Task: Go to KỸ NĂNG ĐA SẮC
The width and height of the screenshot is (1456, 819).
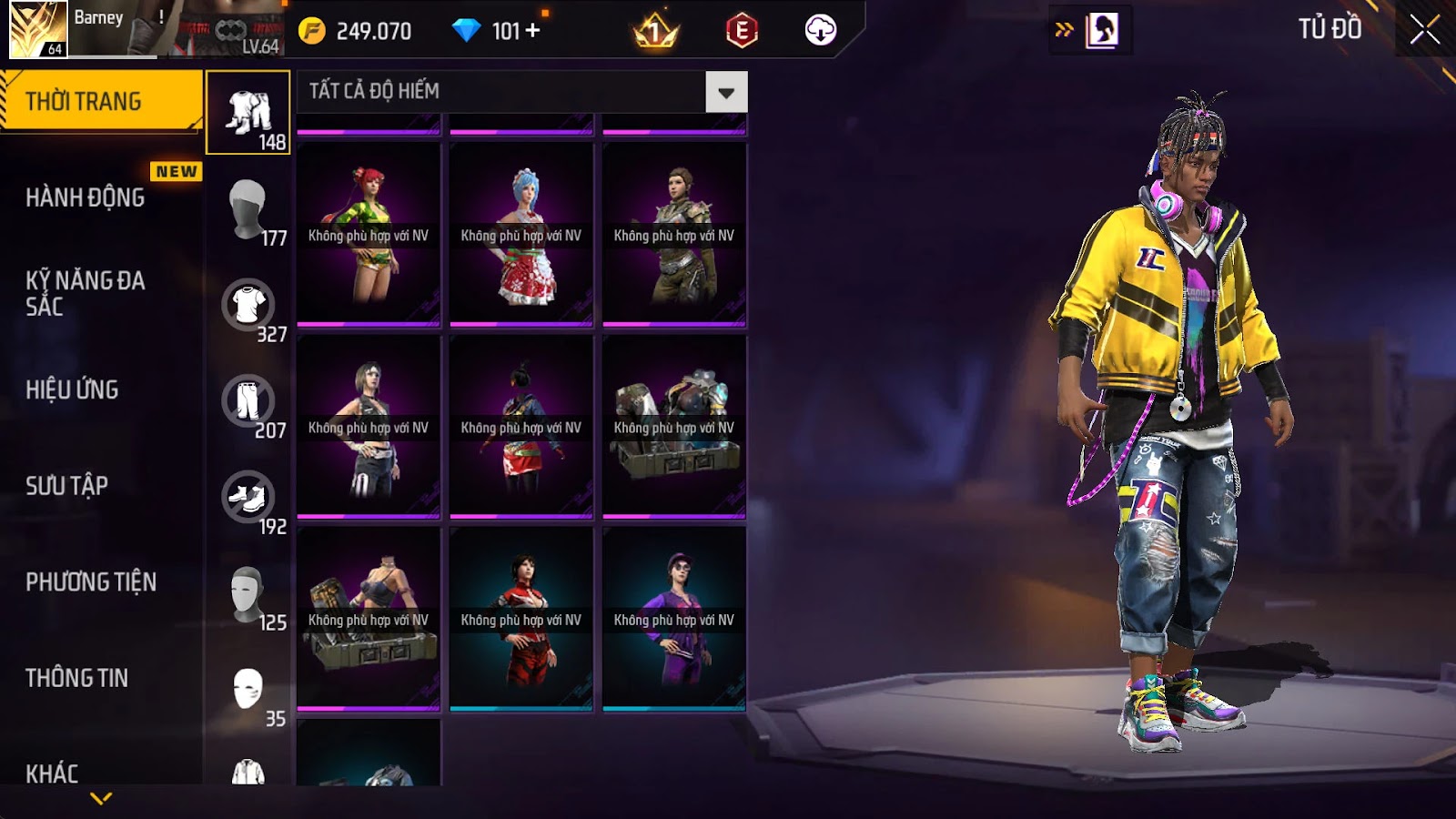Action: [x=86, y=293]
